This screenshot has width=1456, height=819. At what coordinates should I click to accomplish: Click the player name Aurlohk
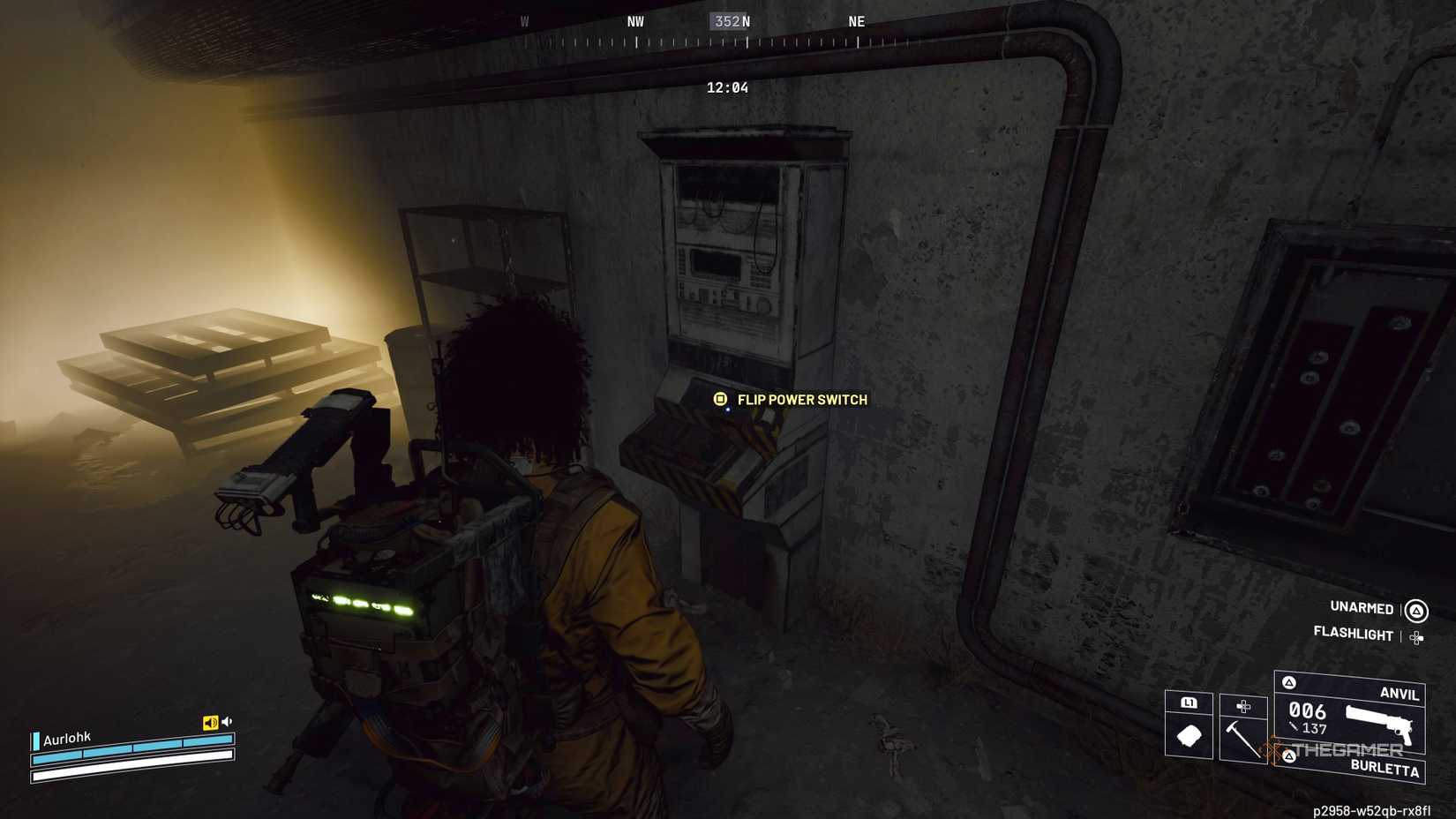pos(67,738)
